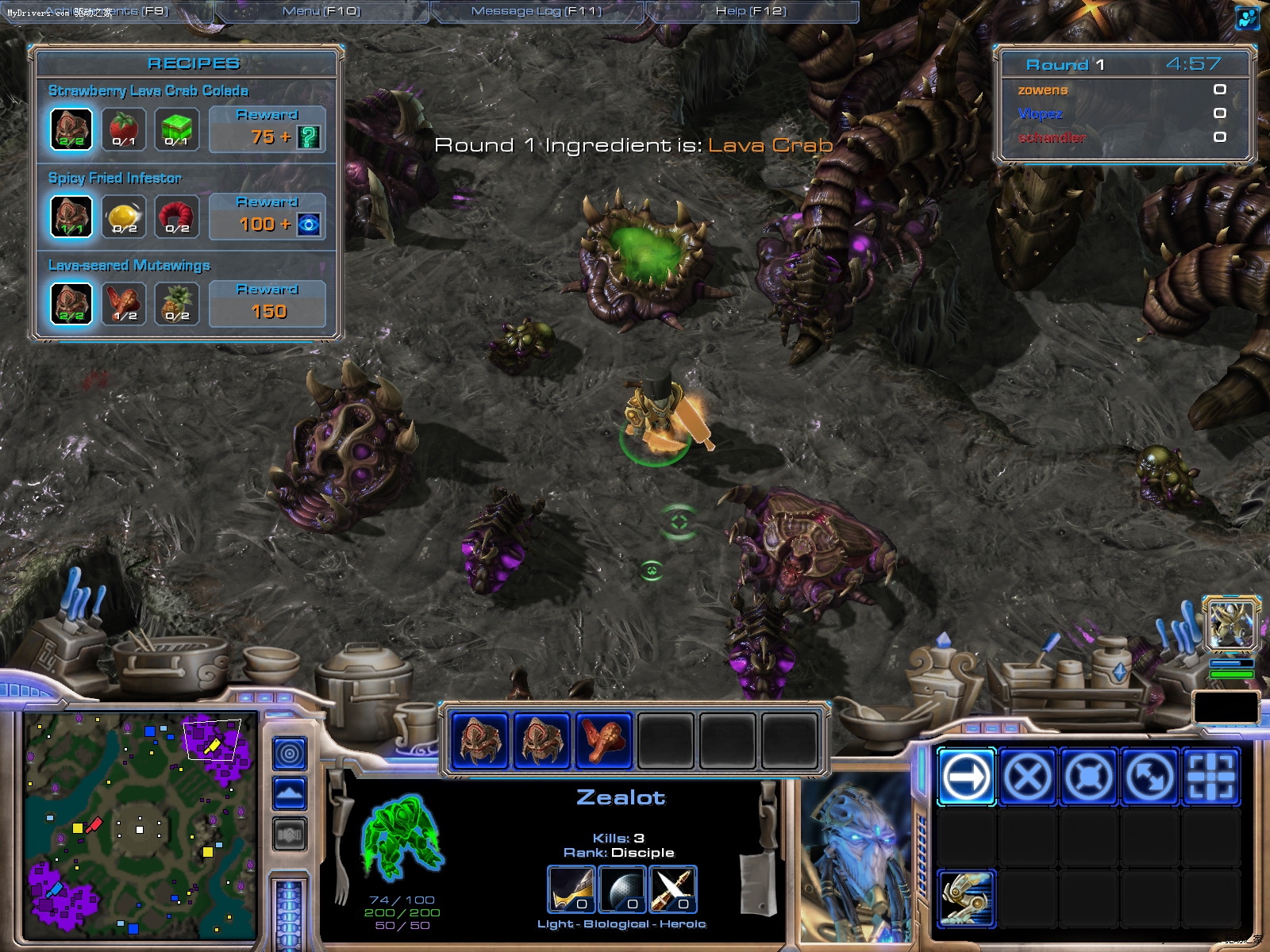The image size is (1270, 952).
Task: Select the Move command
Action: (x=966, y=776)
